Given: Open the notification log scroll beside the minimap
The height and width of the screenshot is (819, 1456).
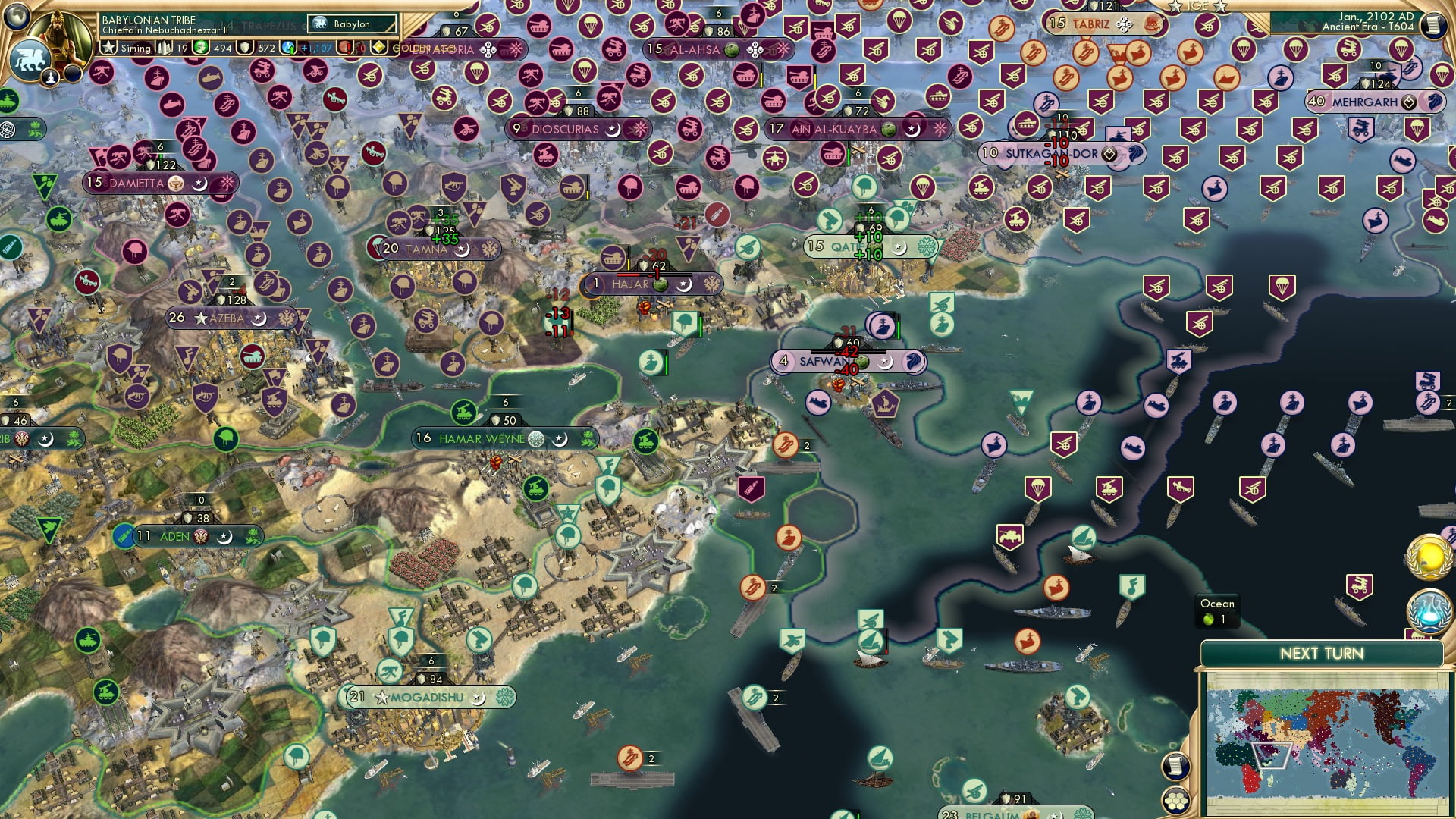Looking at the screenshot, I should pyautogui.click(x=1176, y=767).
